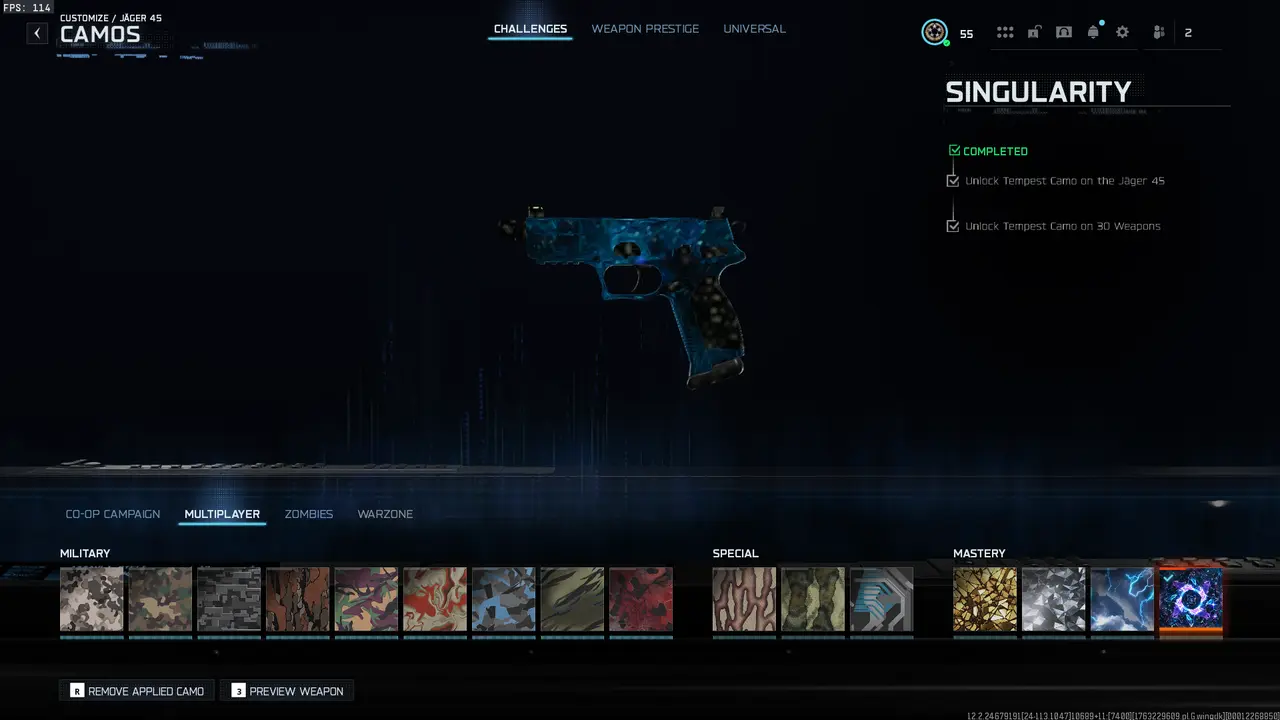Select the gold mastery camo swatch
Screen dimensions: 1280x720
[x=985, y=599]
